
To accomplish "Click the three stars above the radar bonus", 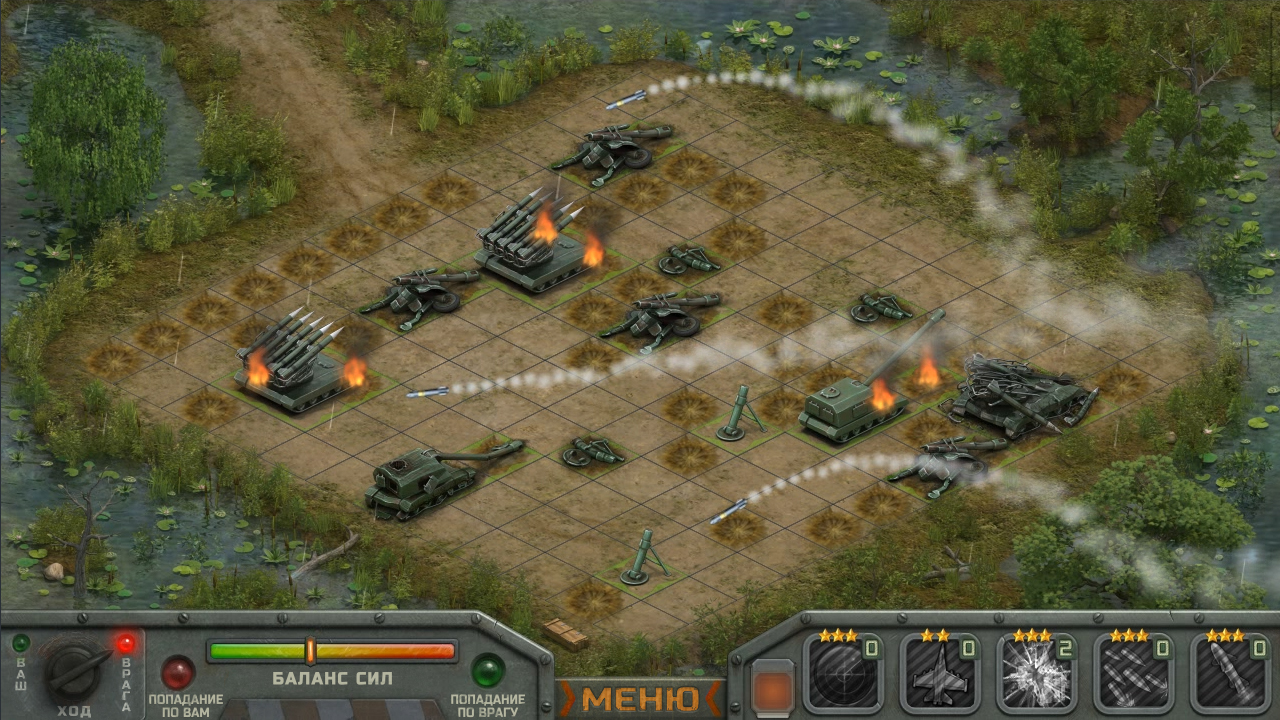I will [x=840, y=637].
